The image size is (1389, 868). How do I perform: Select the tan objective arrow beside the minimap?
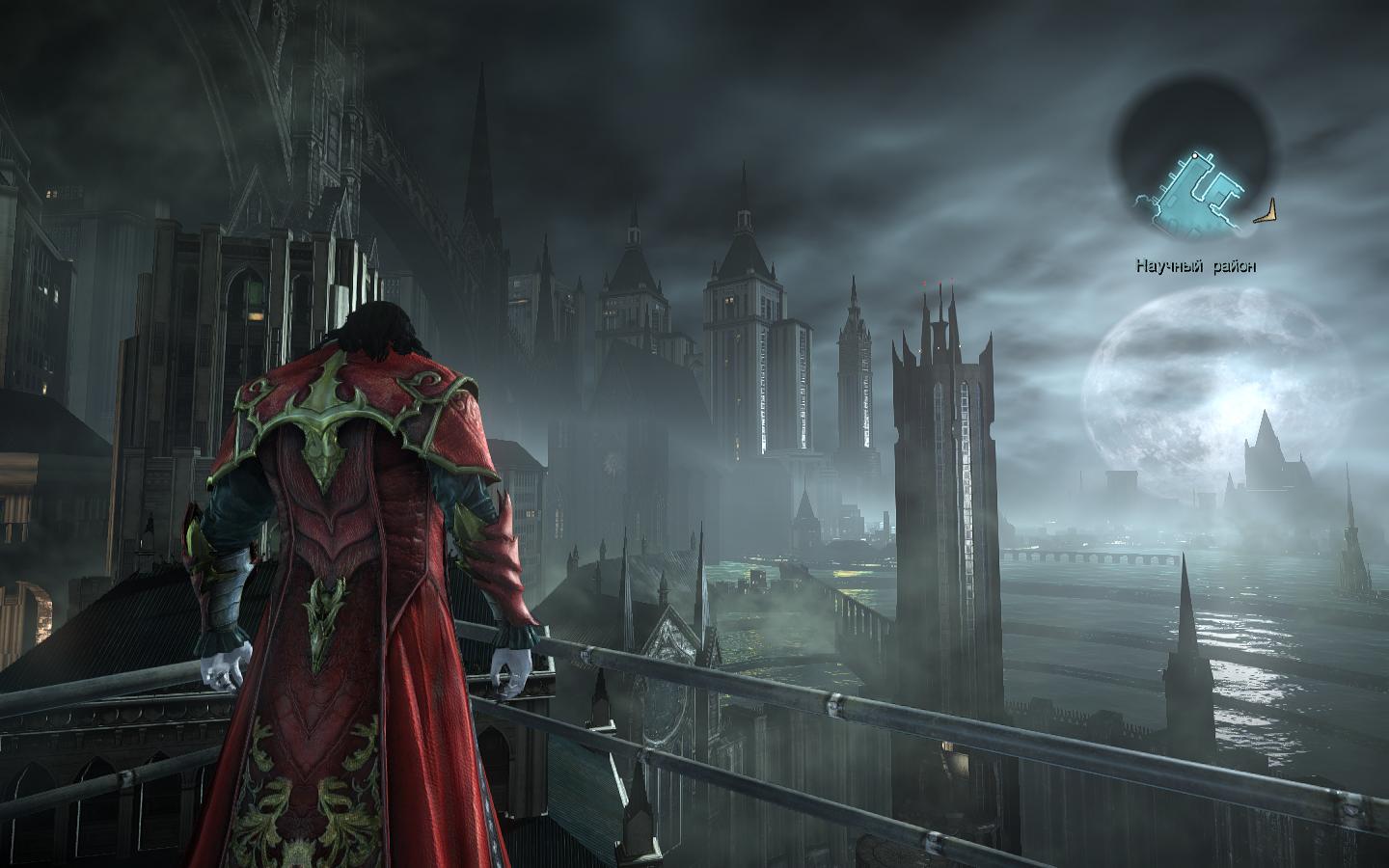point(1268,212)
